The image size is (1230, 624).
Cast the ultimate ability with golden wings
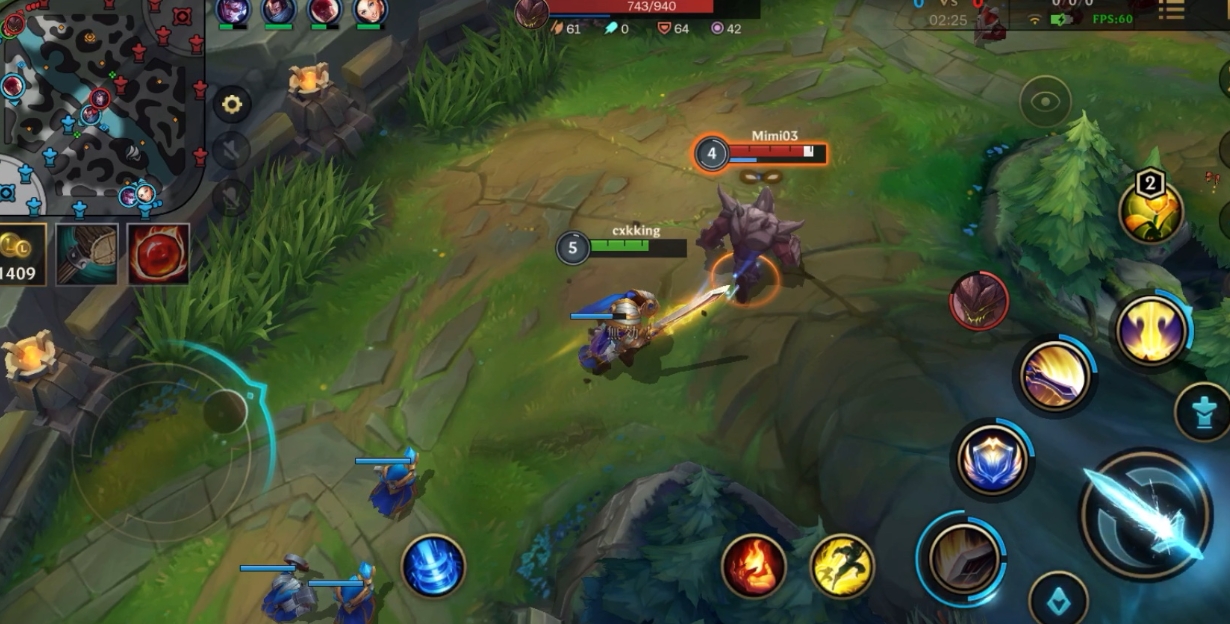(1151, 330)
